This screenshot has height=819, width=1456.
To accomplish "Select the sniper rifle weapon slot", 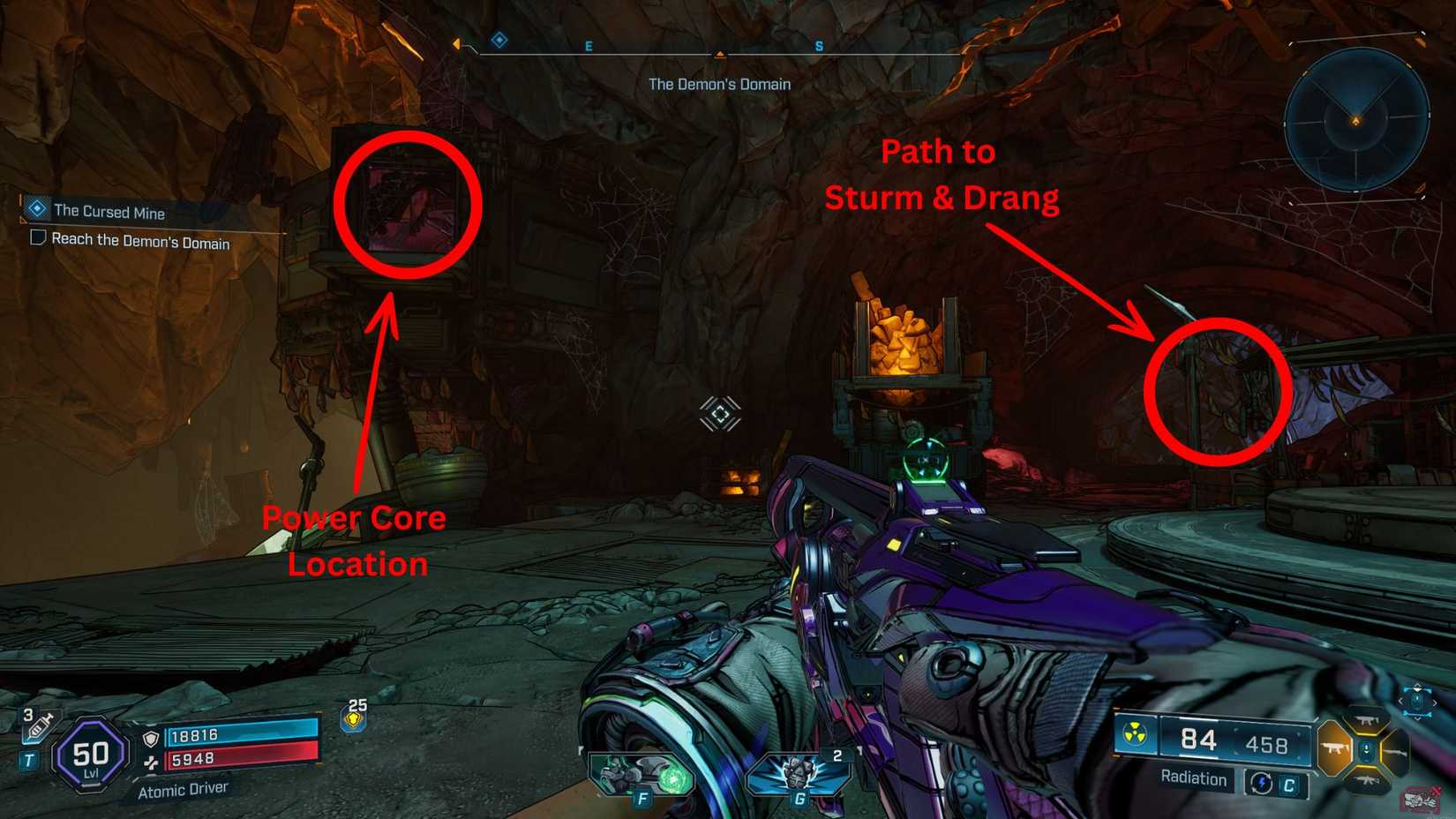I will click(1396, 753).
